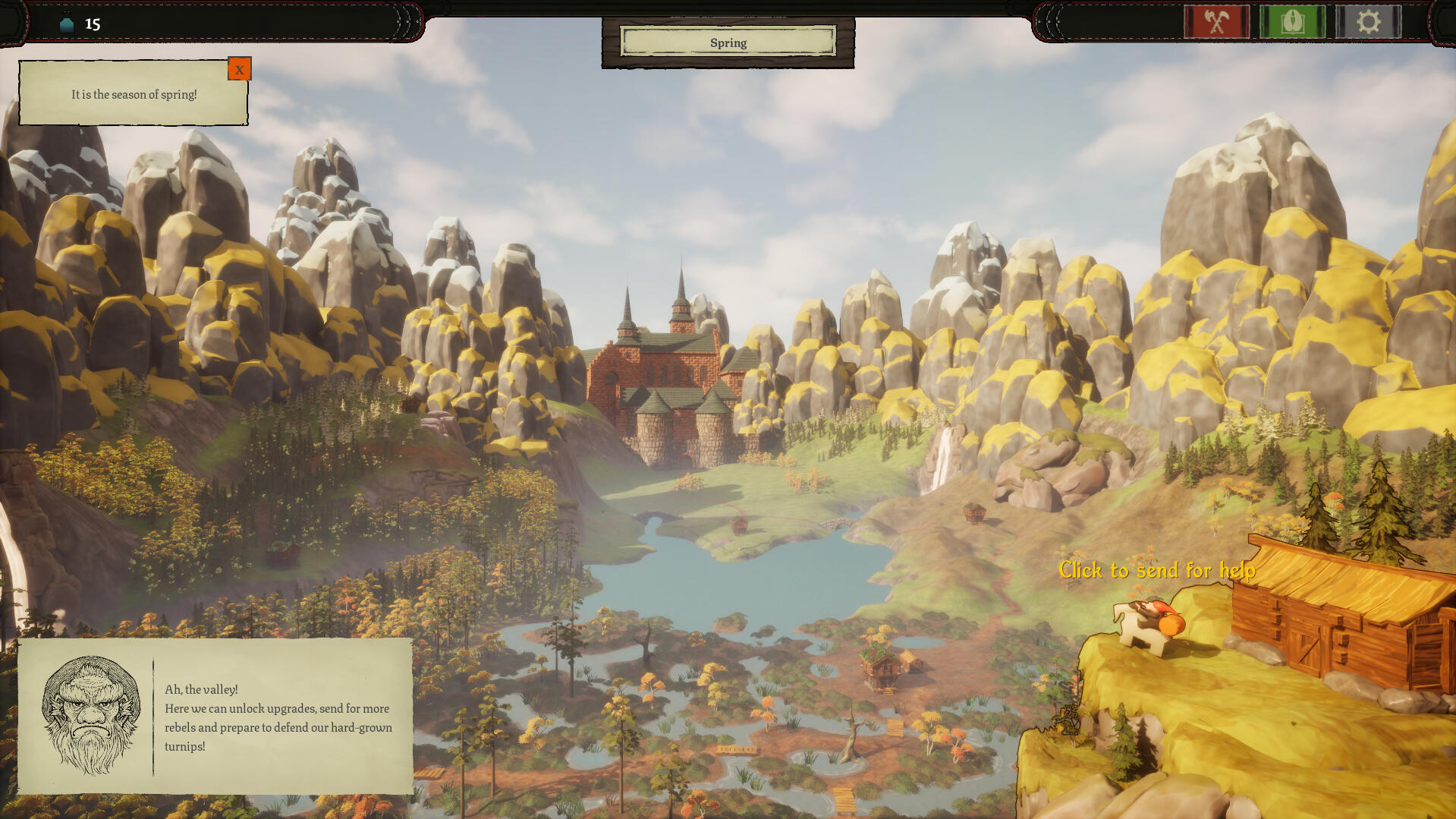Open the gear settings menu
Image resolution: width=1456 pixels, height=819 pixels.
click(1368, 22)
